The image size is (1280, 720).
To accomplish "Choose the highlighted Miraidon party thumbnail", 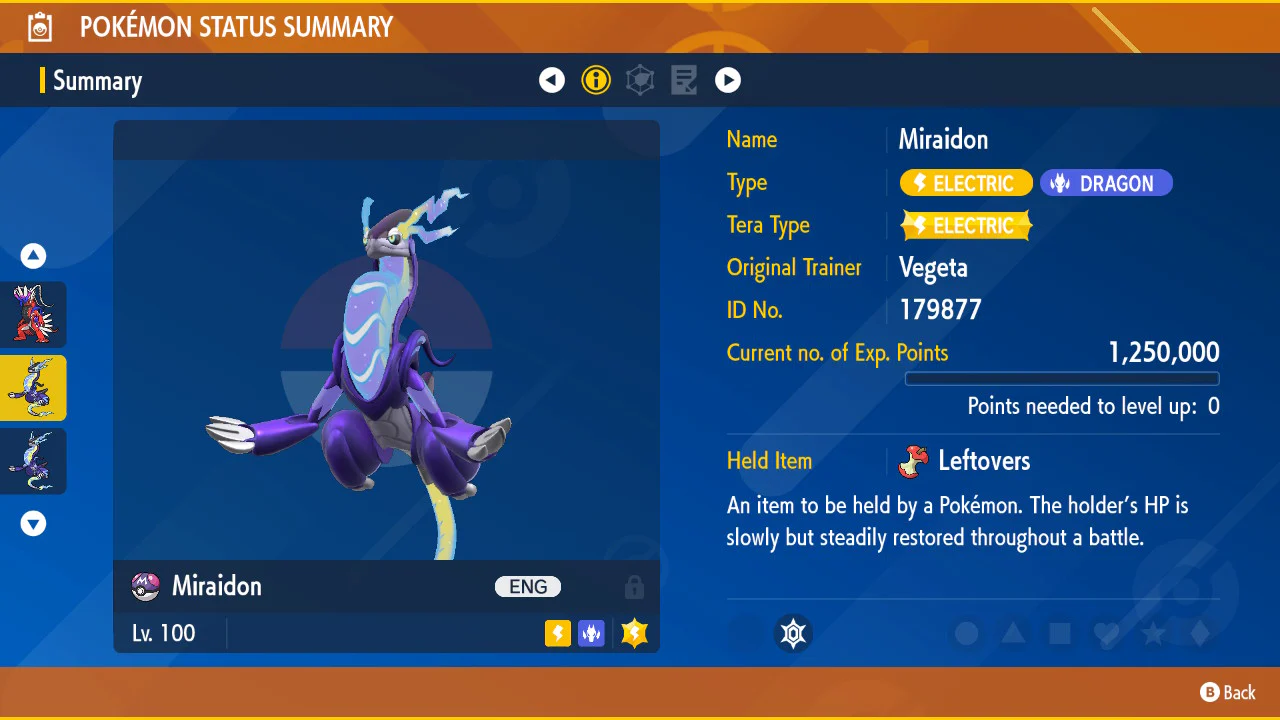I will click(34, 388).
